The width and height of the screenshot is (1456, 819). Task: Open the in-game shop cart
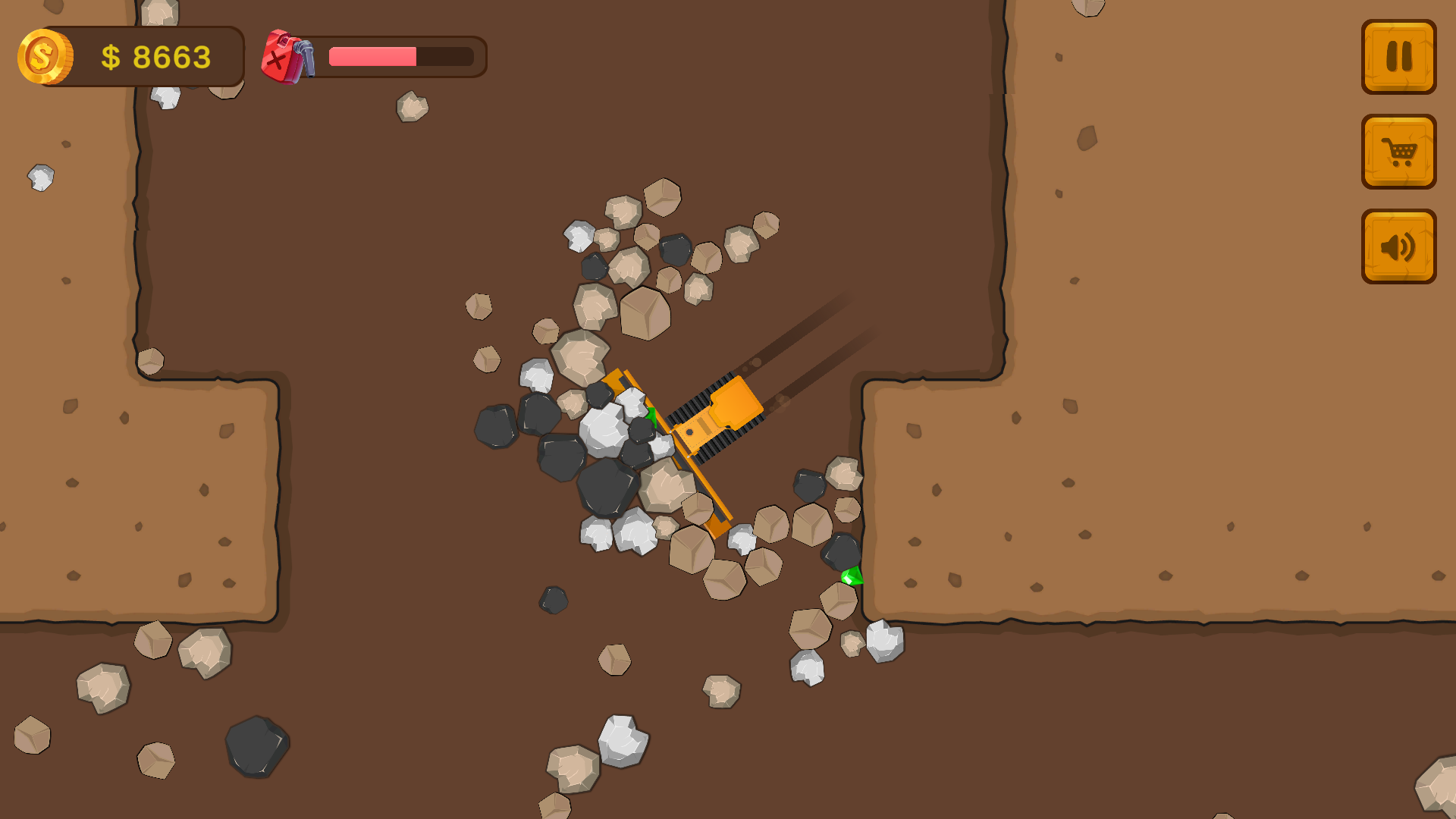click(1398, 151)
